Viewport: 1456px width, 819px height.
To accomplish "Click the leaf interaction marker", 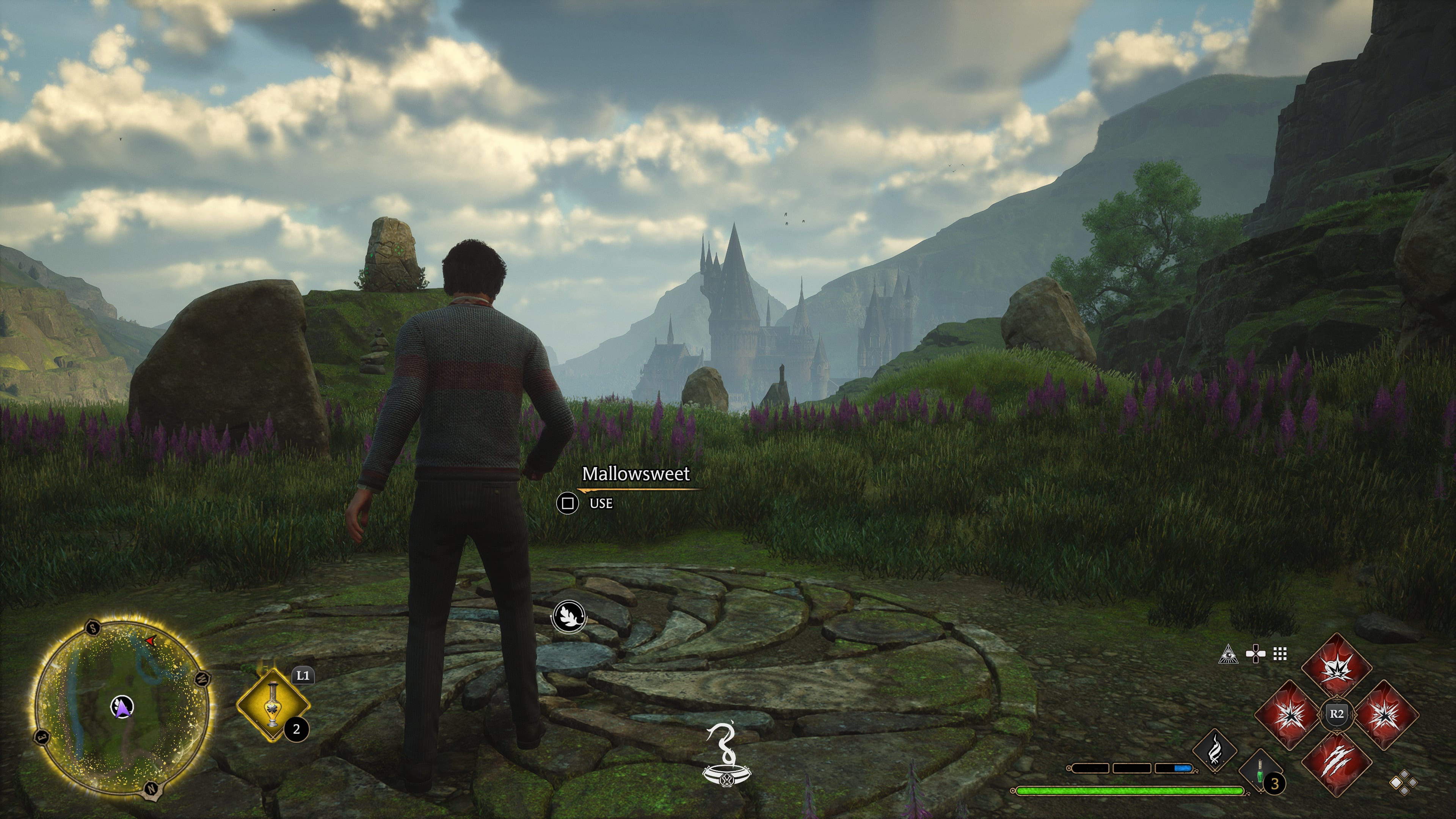I will click(568, 616).
